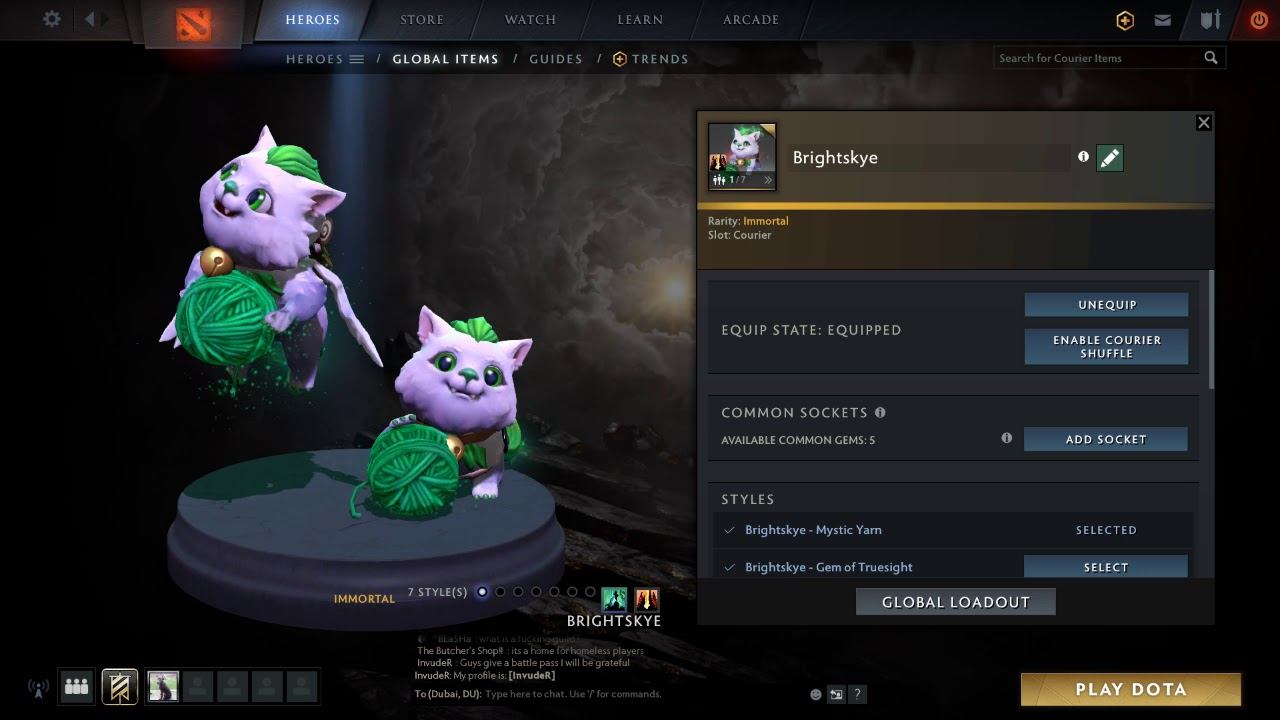Image resolution: width=1280 pixels, height=720 pixels.
Task: Close the Brightskye item panel
Action: point(1204,122)
